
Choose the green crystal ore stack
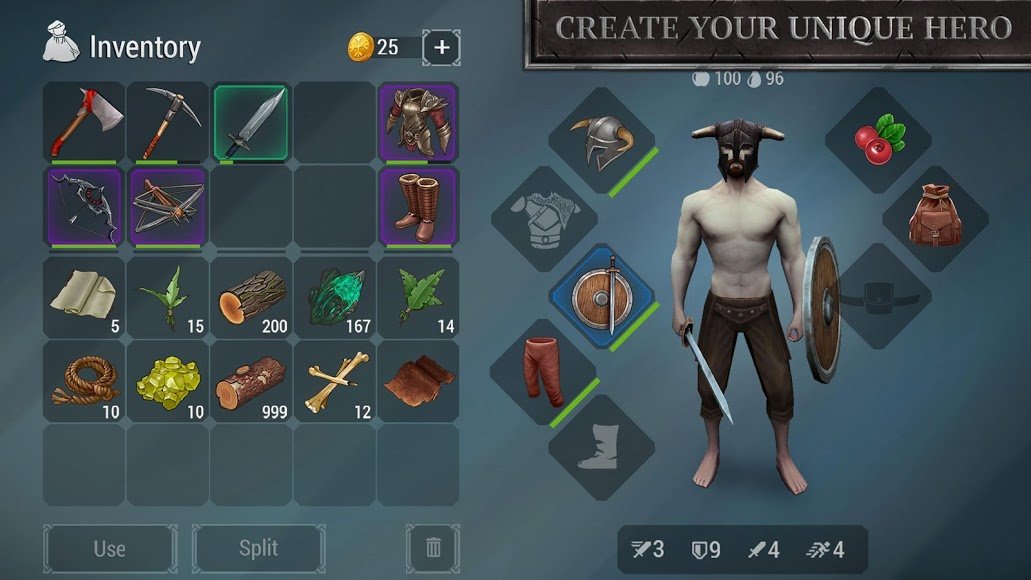coord(335,297)
